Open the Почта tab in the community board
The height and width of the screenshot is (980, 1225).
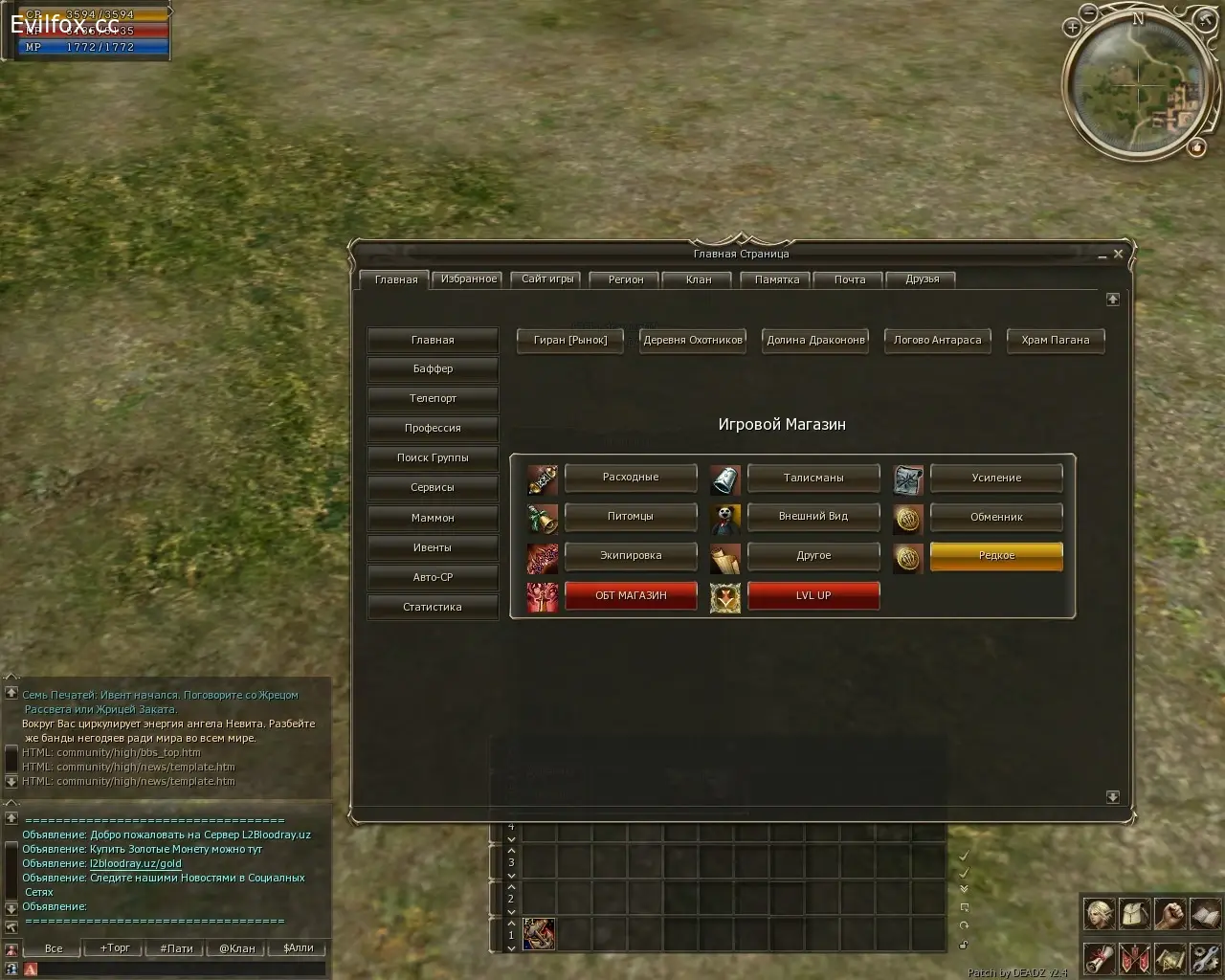tap(848, 278)
